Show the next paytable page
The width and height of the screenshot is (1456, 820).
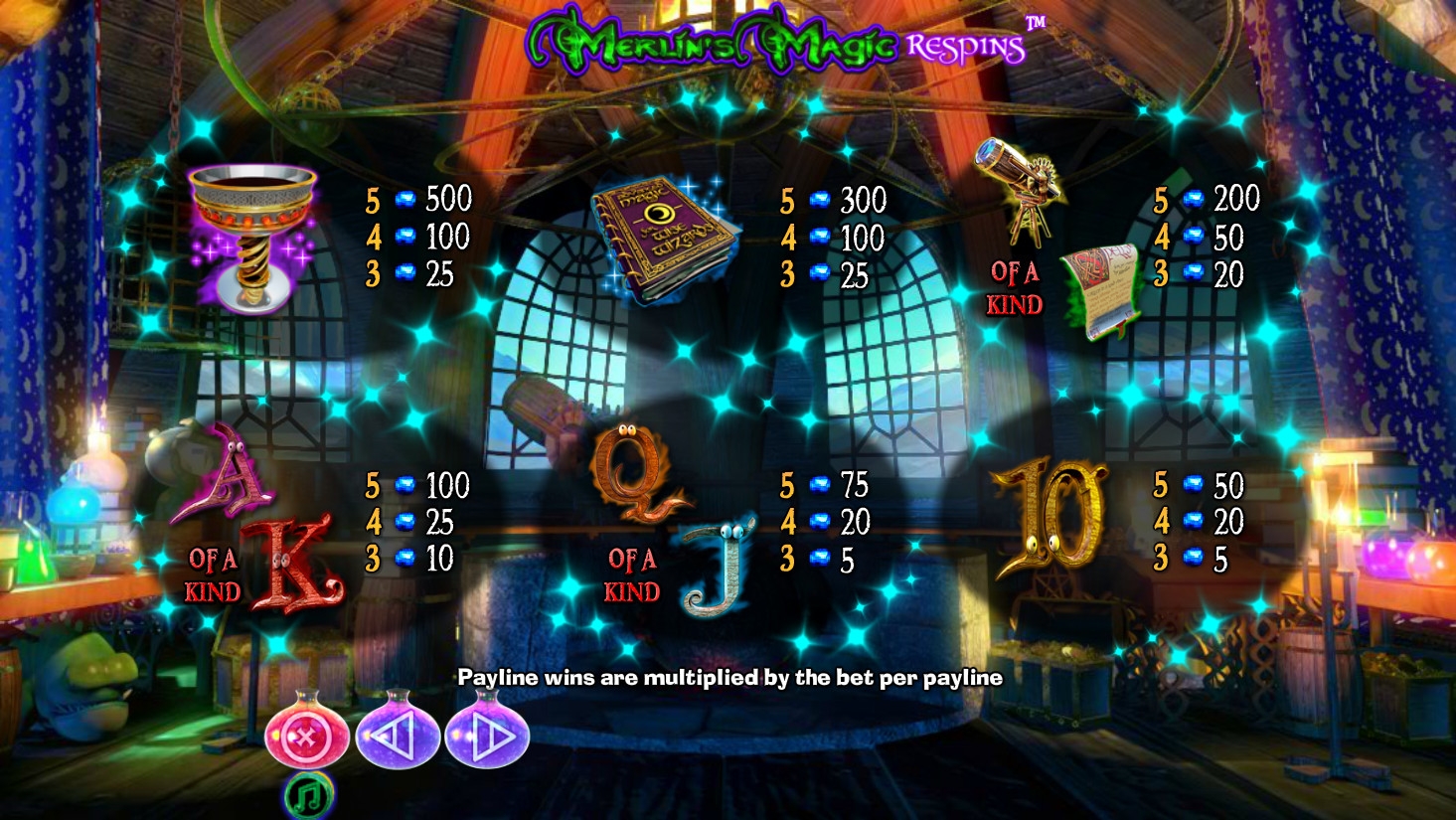[x=487, y=737]
